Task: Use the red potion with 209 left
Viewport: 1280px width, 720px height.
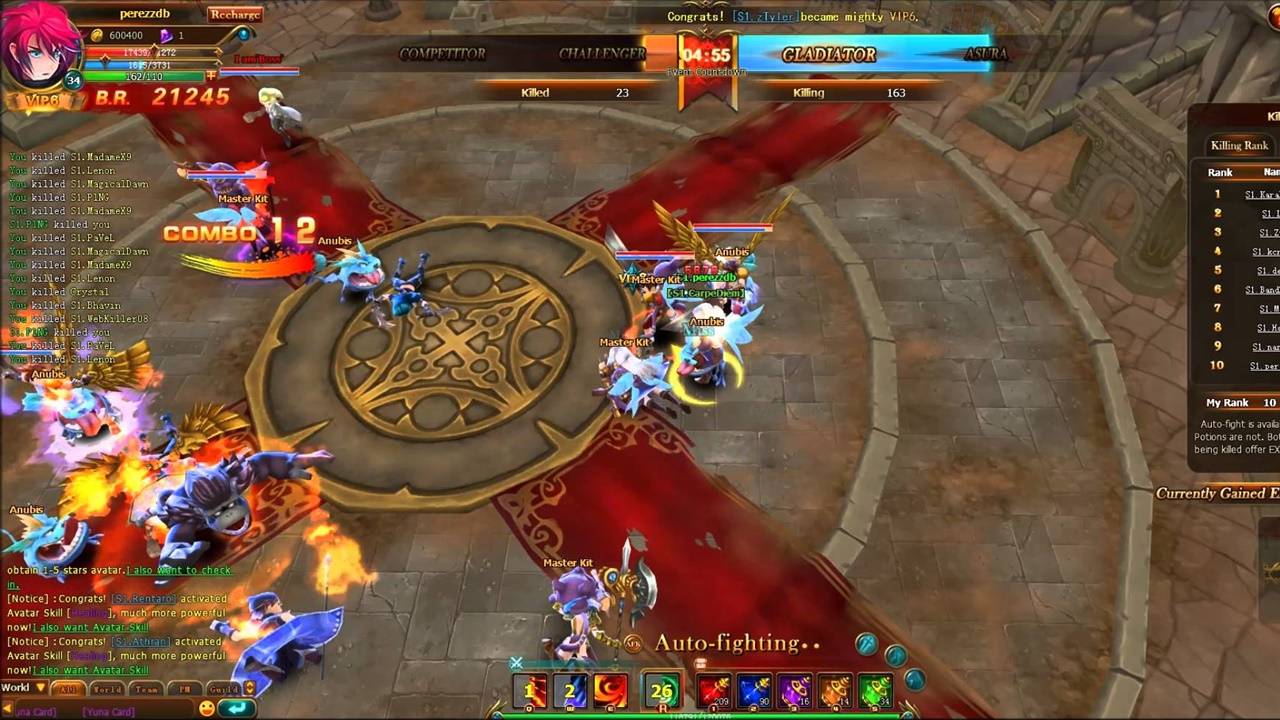Action: tap(714, 691)
